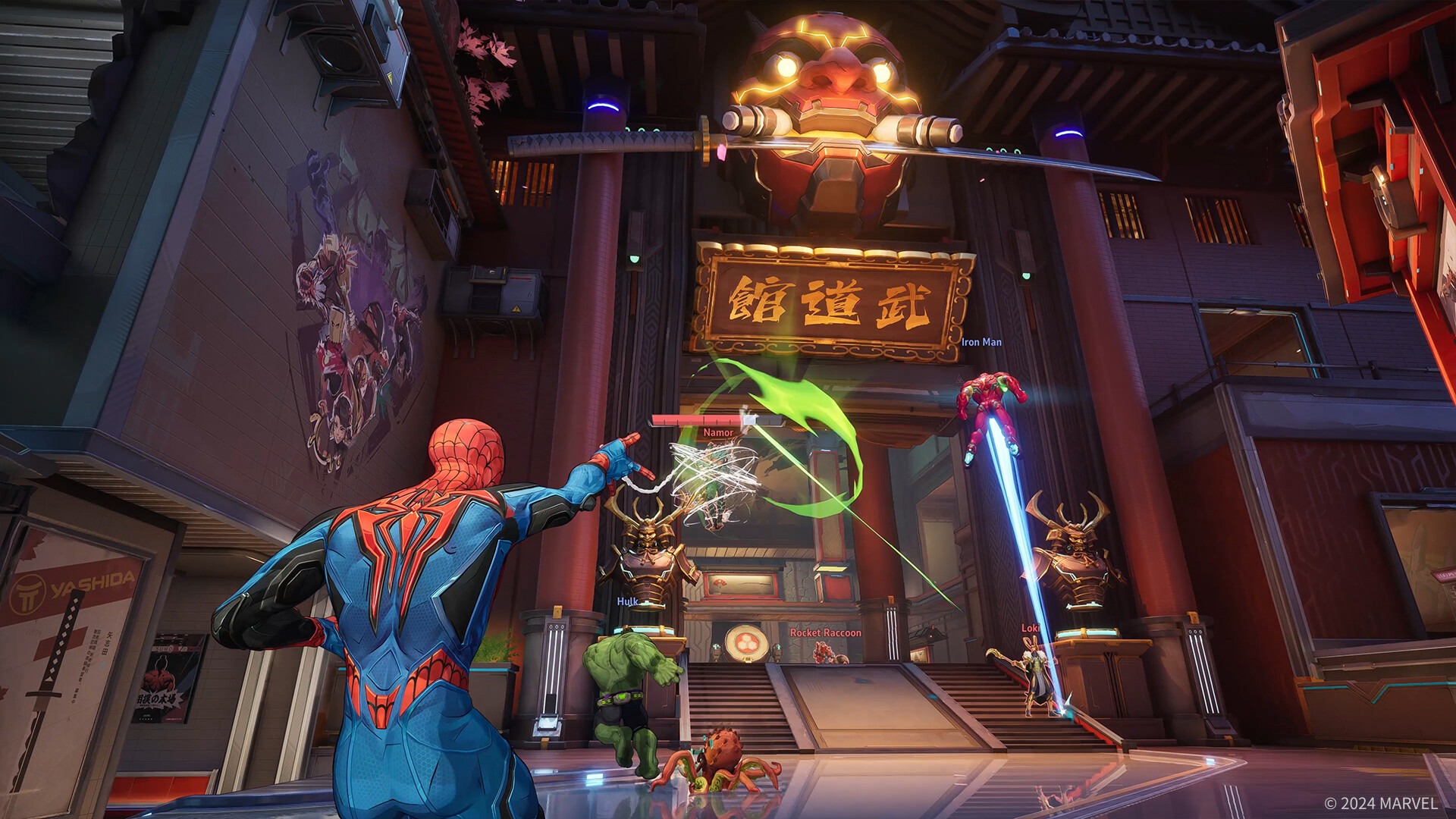Select Rocket Raccoon on the stairs
The image size is (1456, 819).
click(824, 652)
